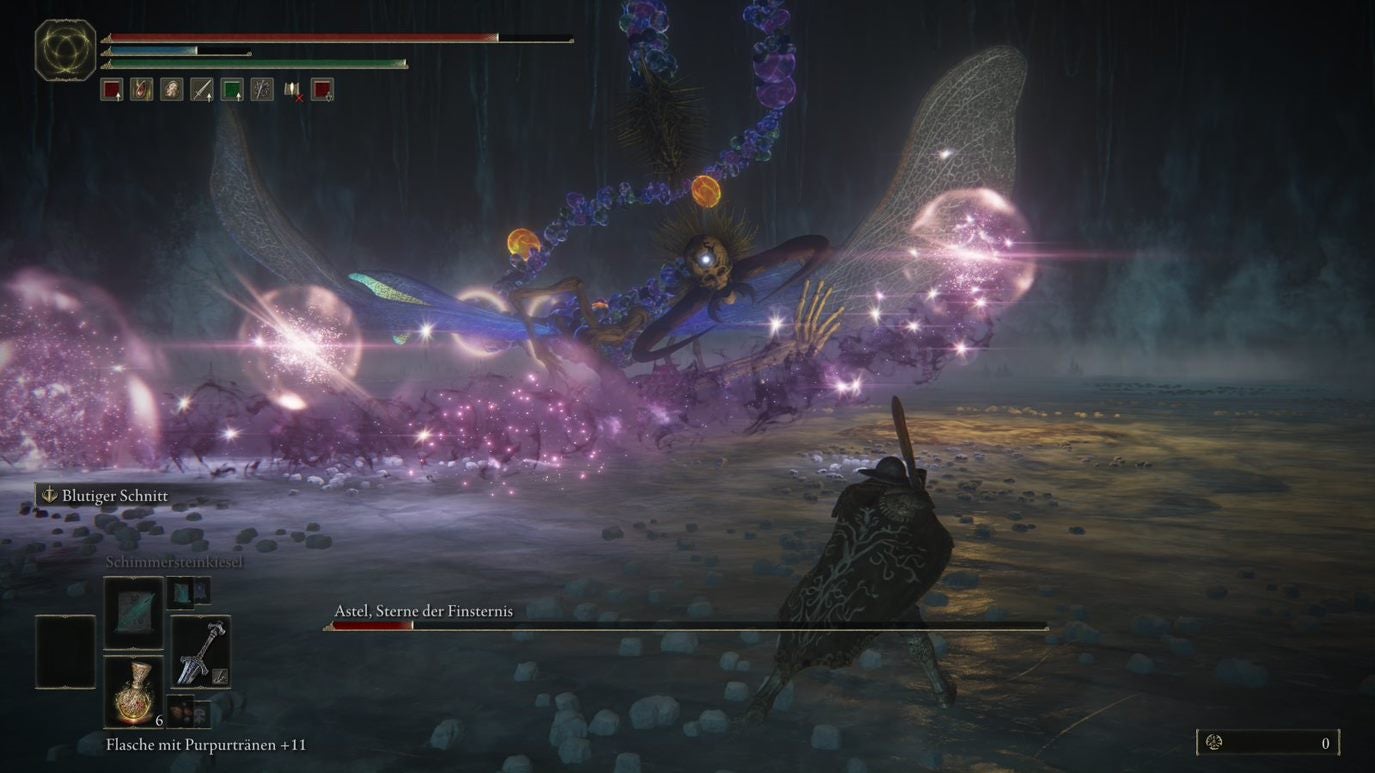Click the first red square buff icon
Viewport: 1375px width, 773px height.
pyautogui.click(x=111, y=90)
